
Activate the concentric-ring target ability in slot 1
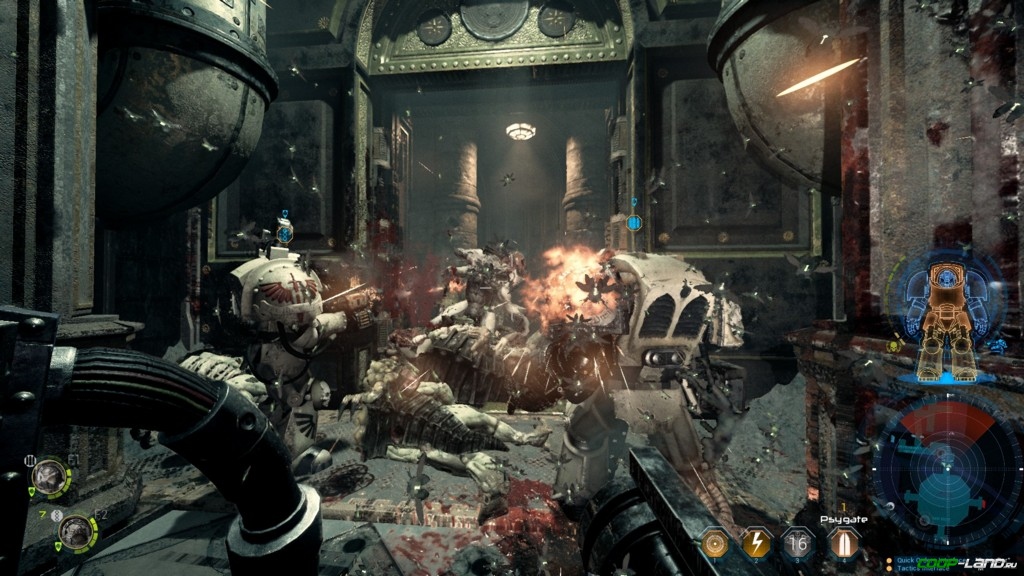click(714, 543)
